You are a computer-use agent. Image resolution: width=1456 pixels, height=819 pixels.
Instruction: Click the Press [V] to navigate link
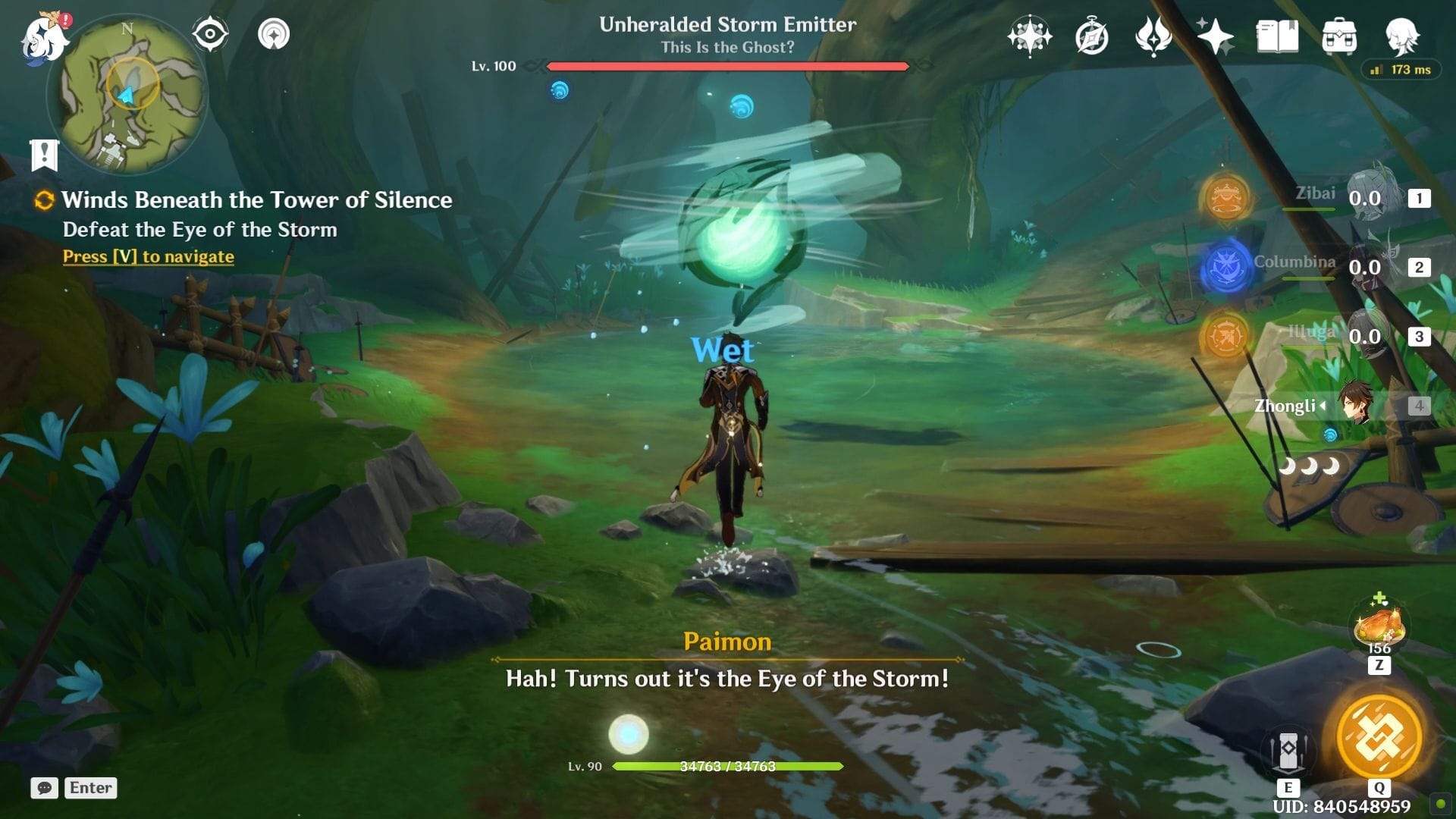coord(148,256)
